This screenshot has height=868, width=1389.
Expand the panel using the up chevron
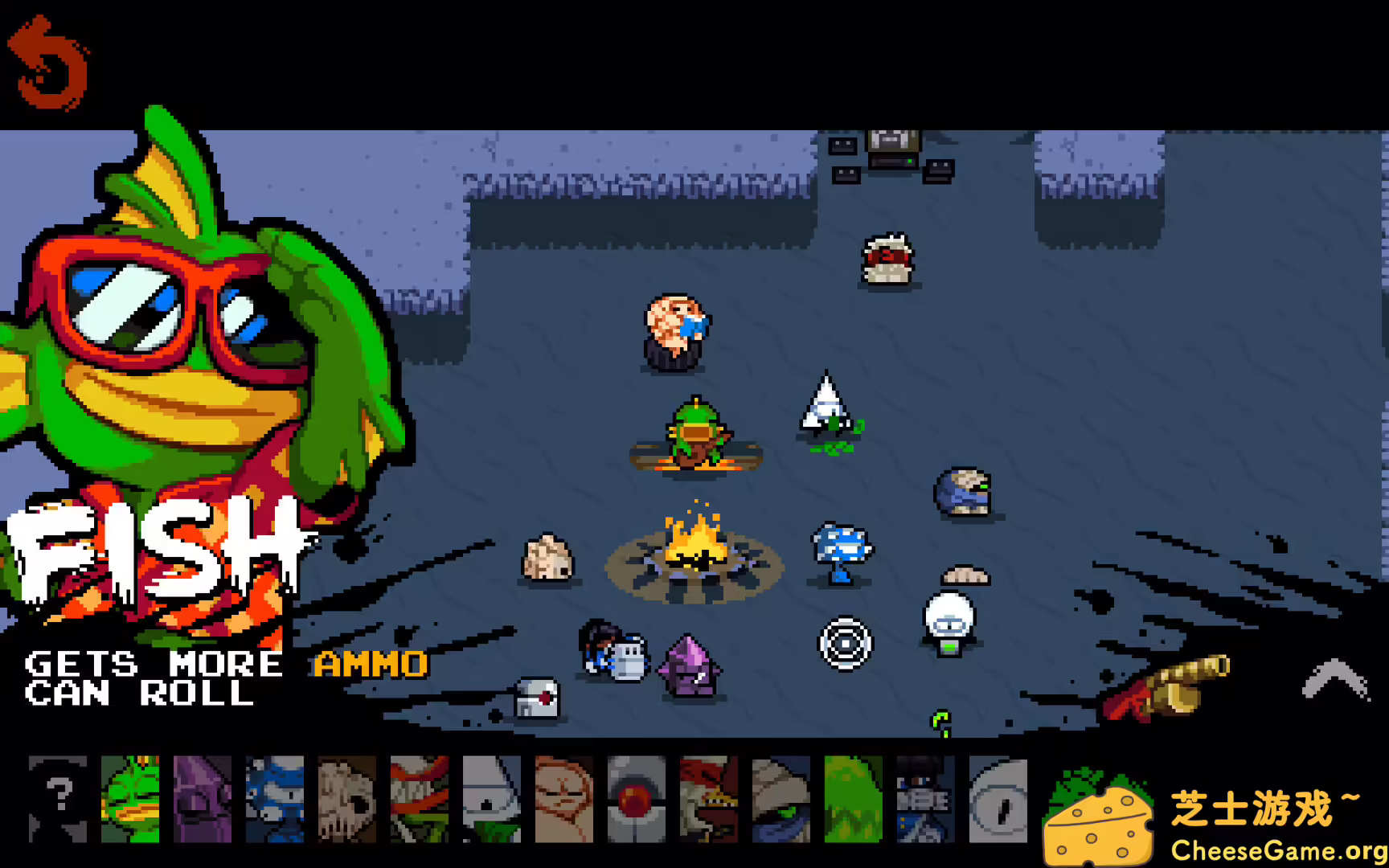pyautogui.click(x=1334, y=679)
